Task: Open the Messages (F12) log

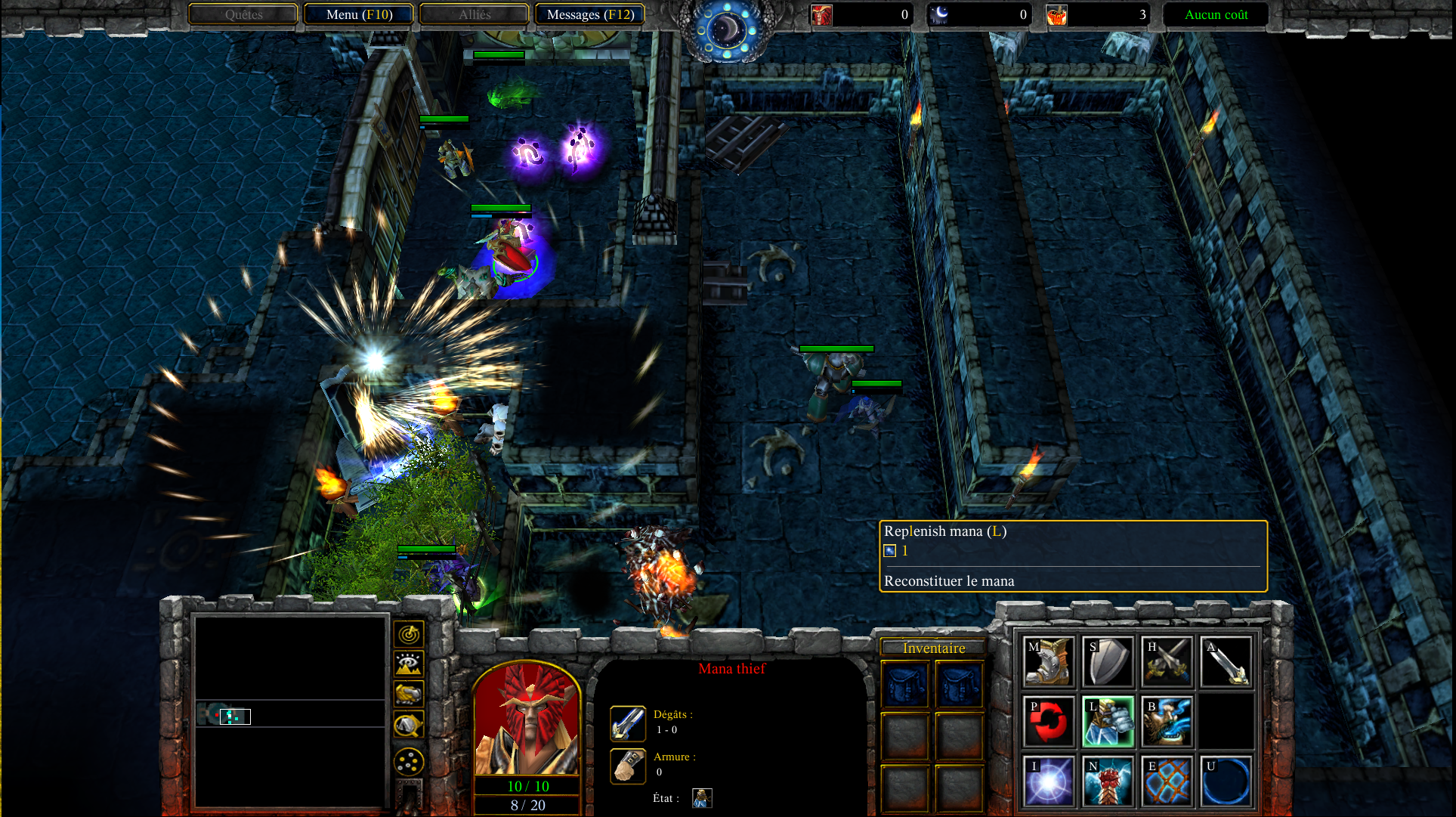Action: pos(589,14)
